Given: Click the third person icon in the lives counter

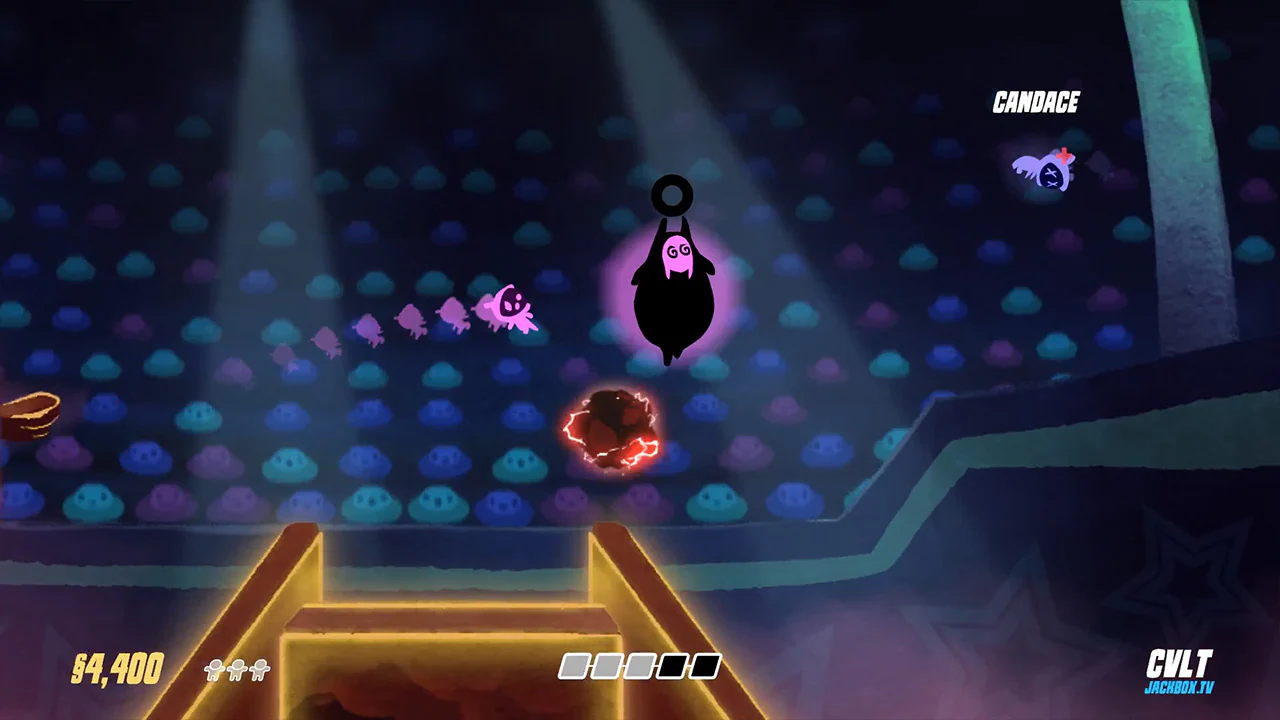Looking at the screenshot, I should (x=258, y=669).
